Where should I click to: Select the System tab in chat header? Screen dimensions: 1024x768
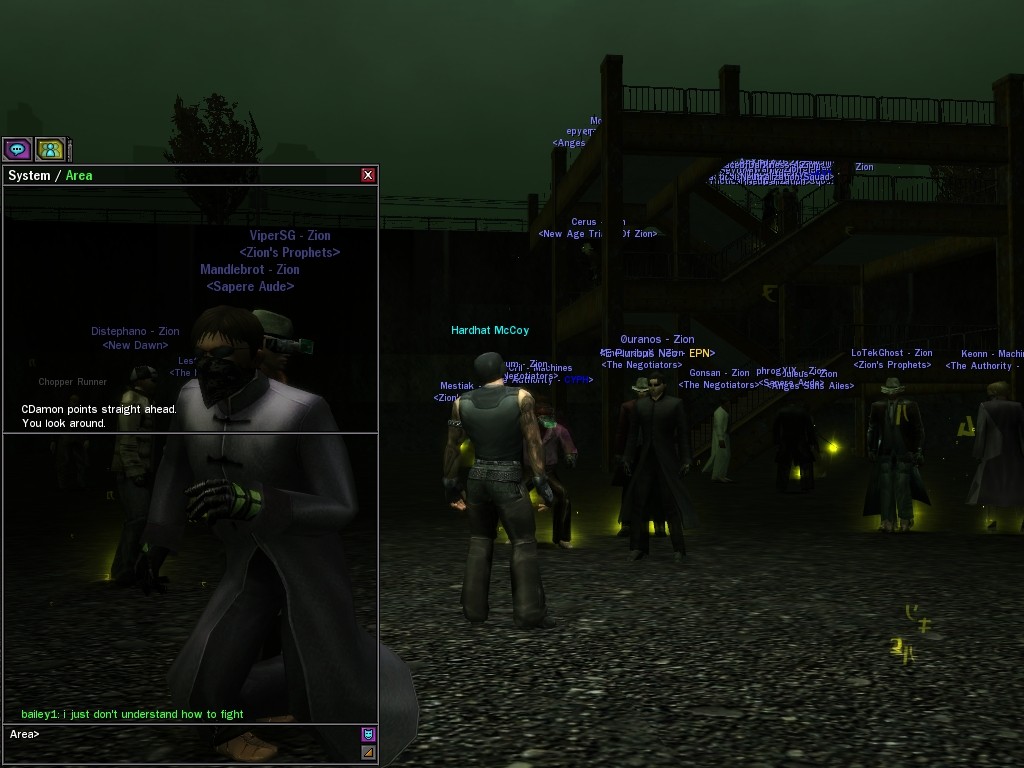[29, 176]
